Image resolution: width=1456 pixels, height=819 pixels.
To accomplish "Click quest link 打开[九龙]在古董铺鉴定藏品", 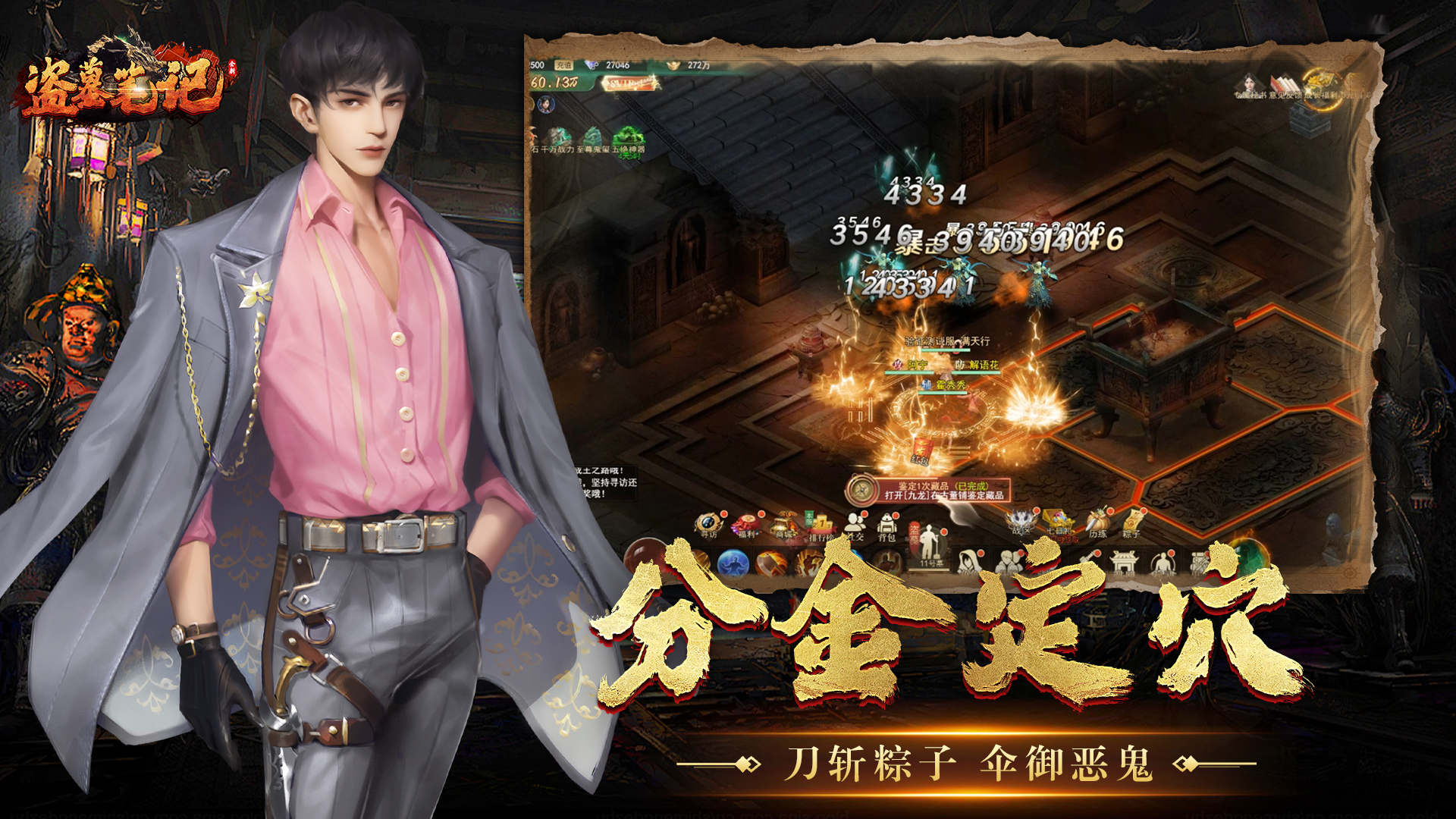I will point(945,495).
